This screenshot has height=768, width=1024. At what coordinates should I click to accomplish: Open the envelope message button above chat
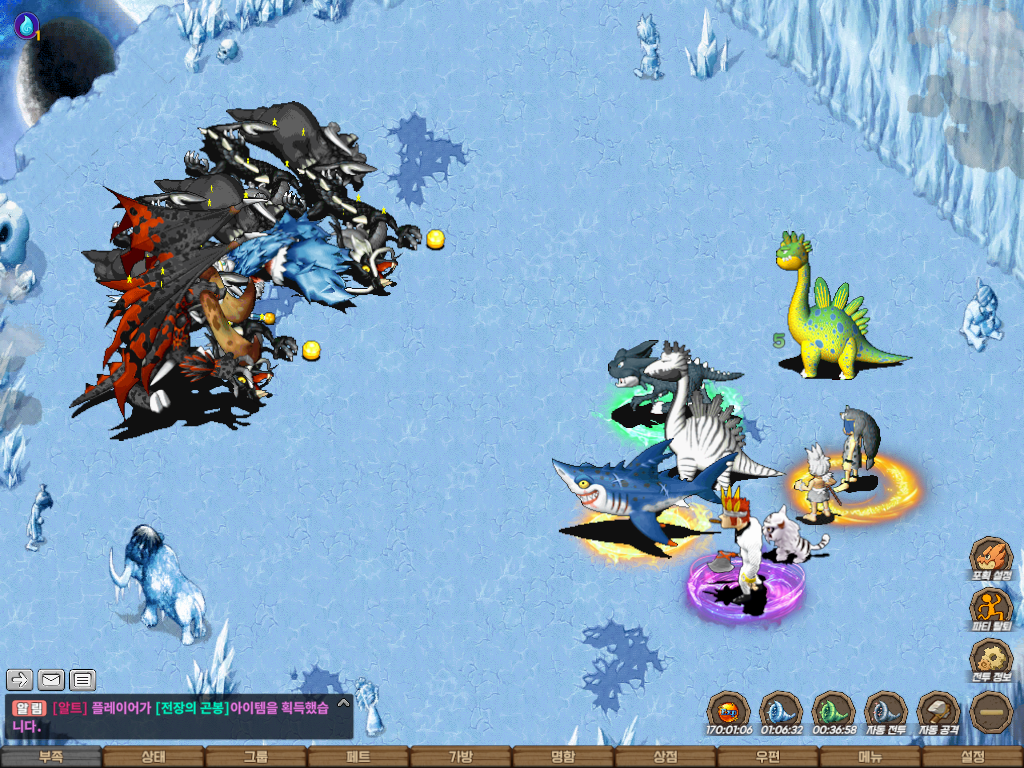(x=51, y=680)
